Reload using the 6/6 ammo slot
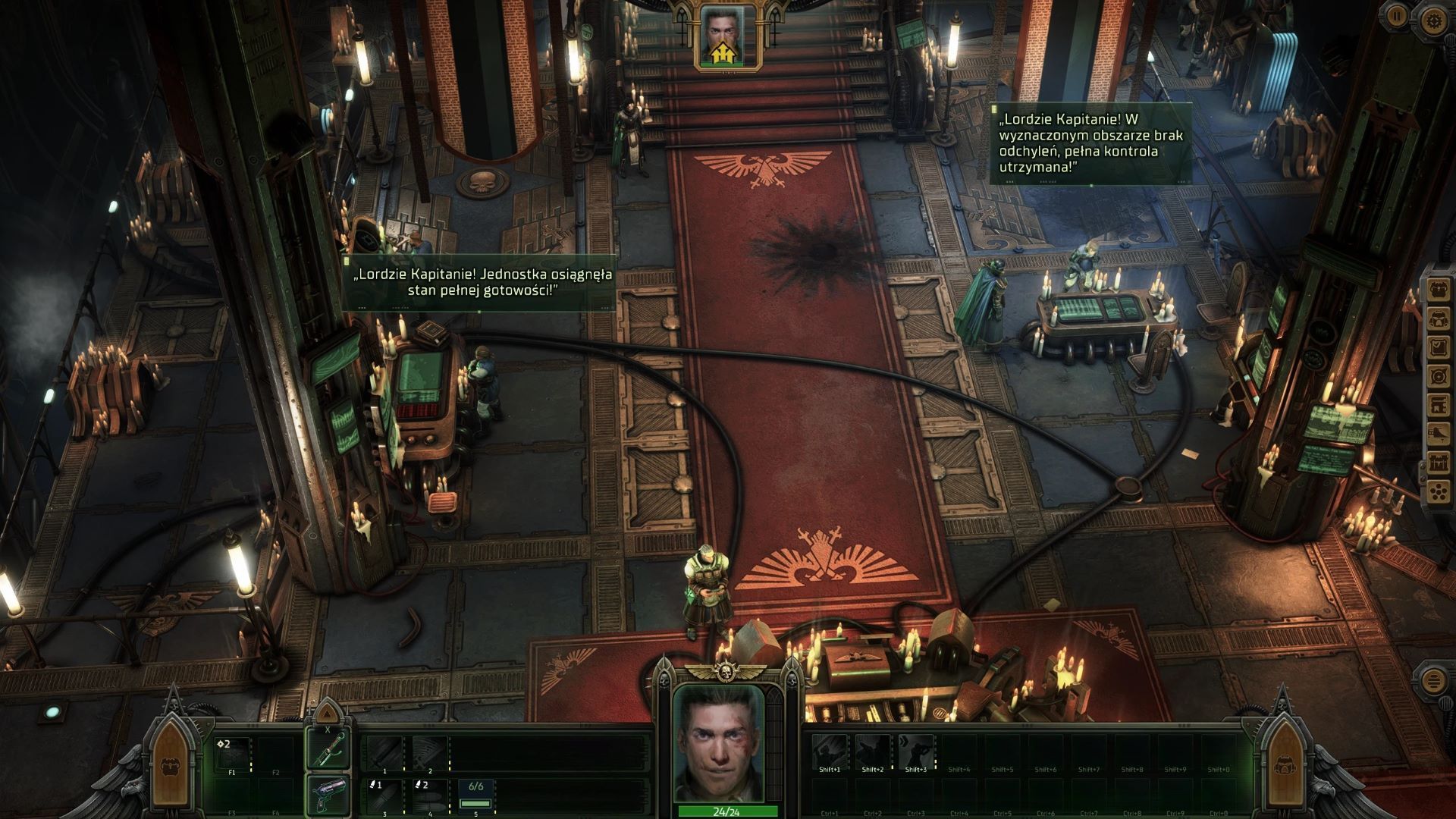The width and height of the screenshot is (1456, 819). pyautogui.click(x=475, y=795)
